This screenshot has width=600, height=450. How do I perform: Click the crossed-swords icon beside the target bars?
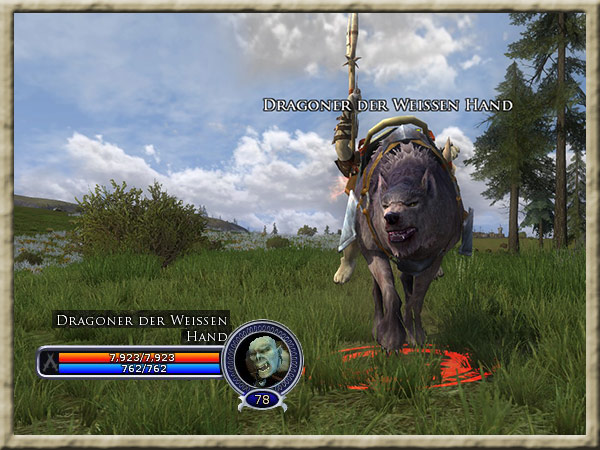[x=47, y=362]
